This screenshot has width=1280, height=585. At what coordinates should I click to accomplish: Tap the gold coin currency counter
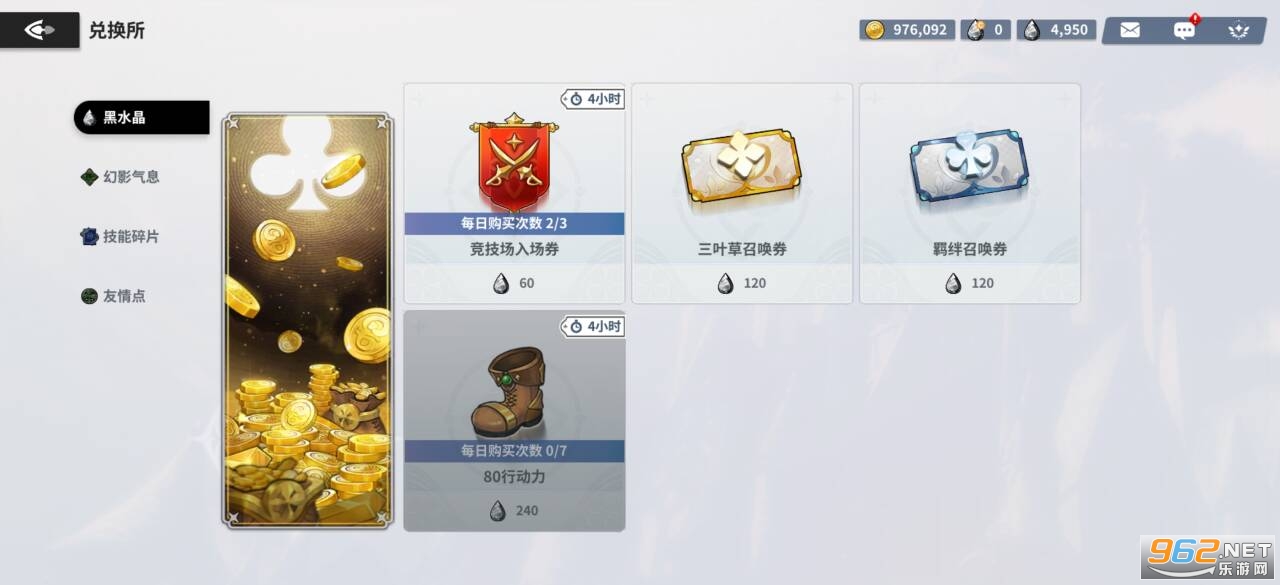[x=907, y=30]
